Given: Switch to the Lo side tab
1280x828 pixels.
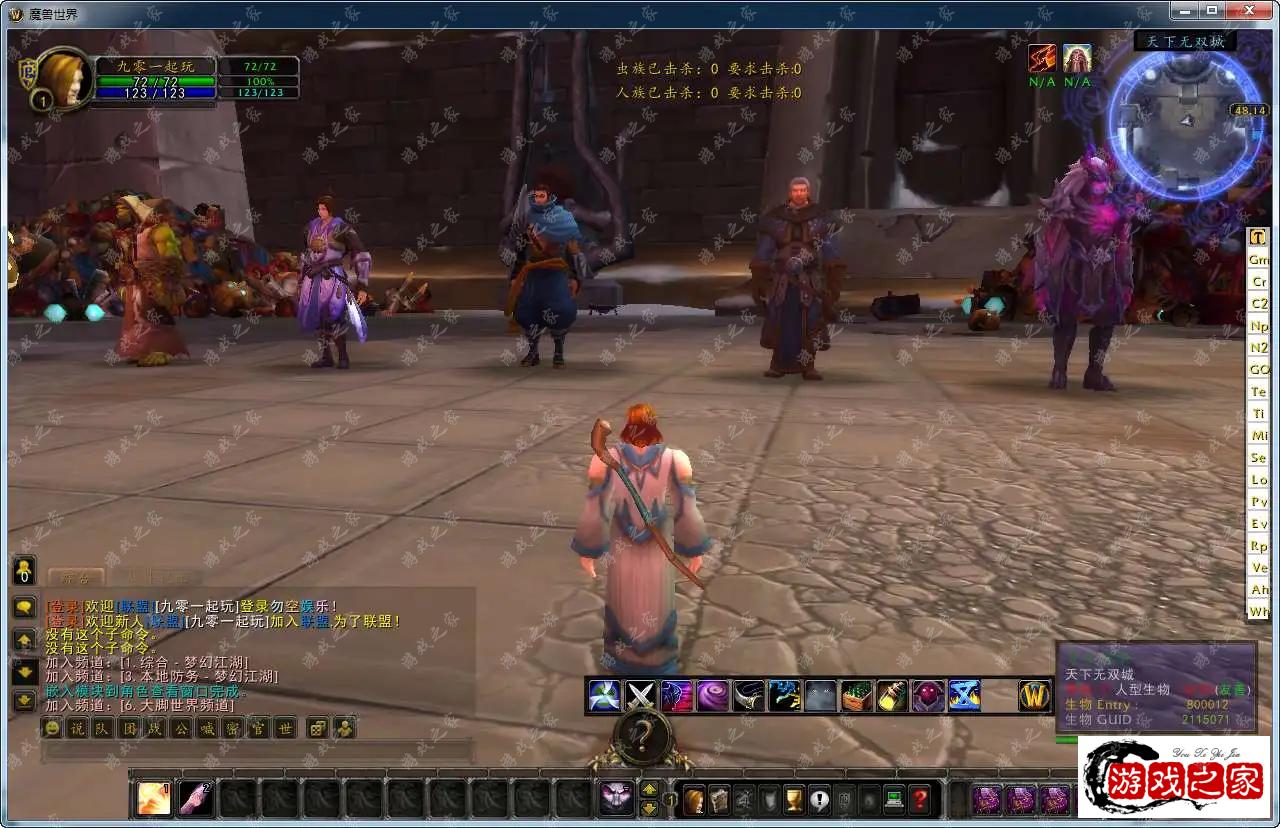Looking at the screenshot, I should tap(1258, 480).
